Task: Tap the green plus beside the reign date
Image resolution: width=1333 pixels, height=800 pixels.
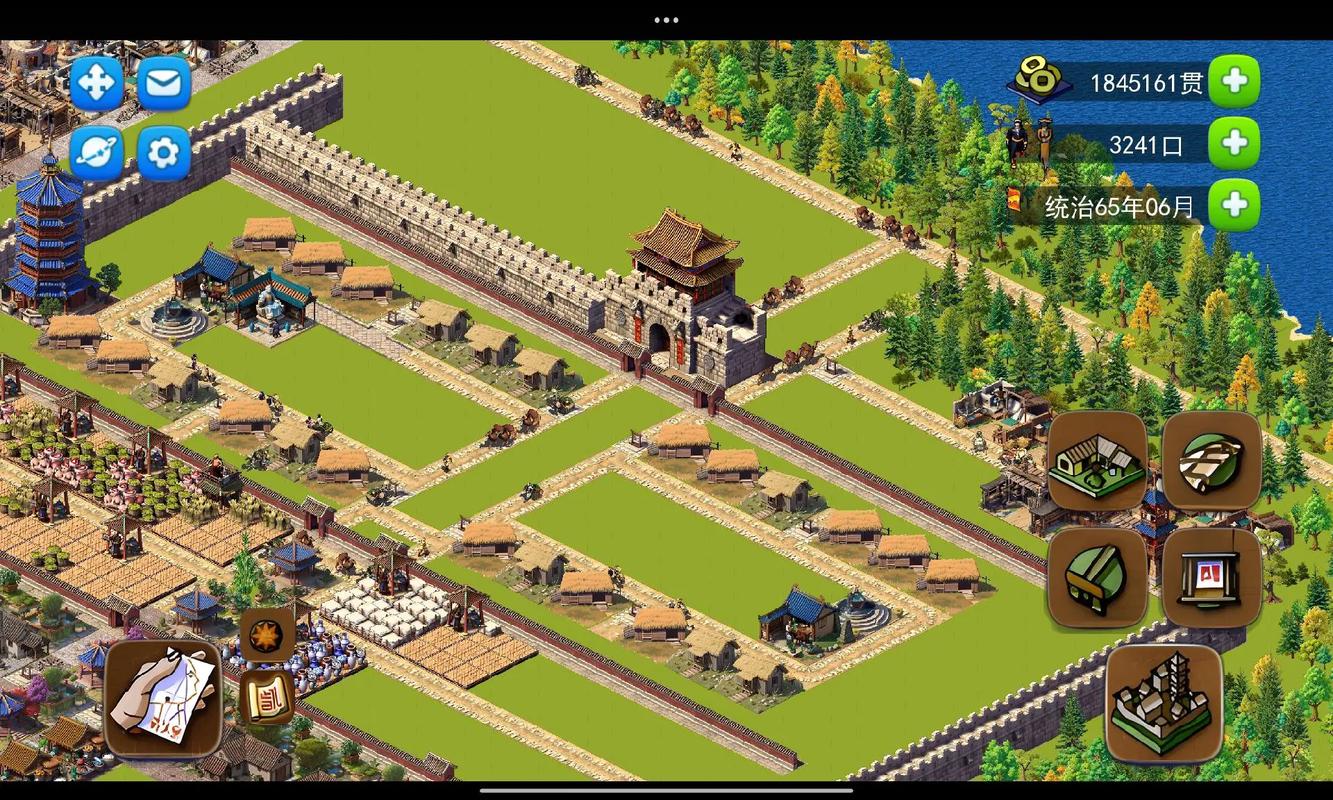Action: click(x=1234, y=206)
